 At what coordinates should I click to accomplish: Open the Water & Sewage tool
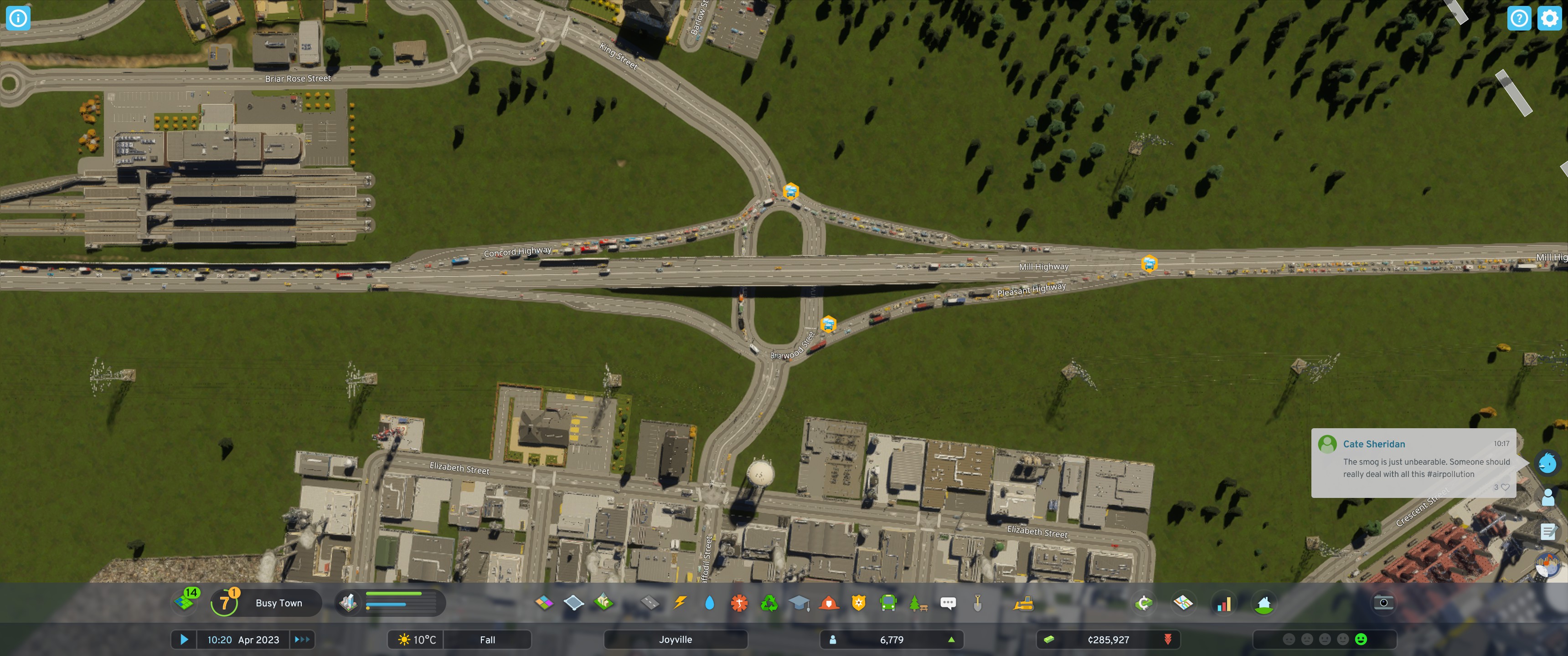[710, 602]
